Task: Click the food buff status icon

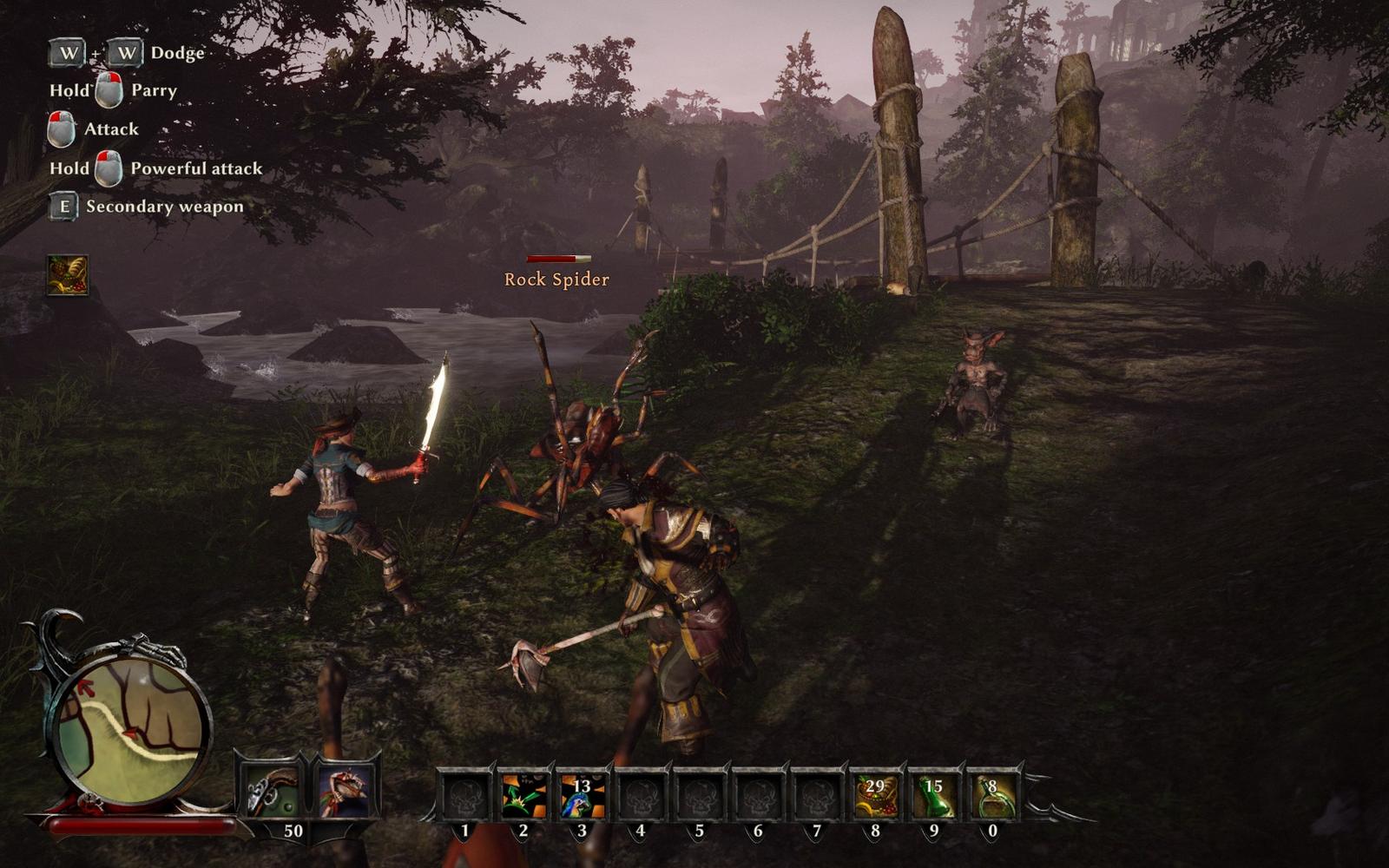Action: [68, 275]
